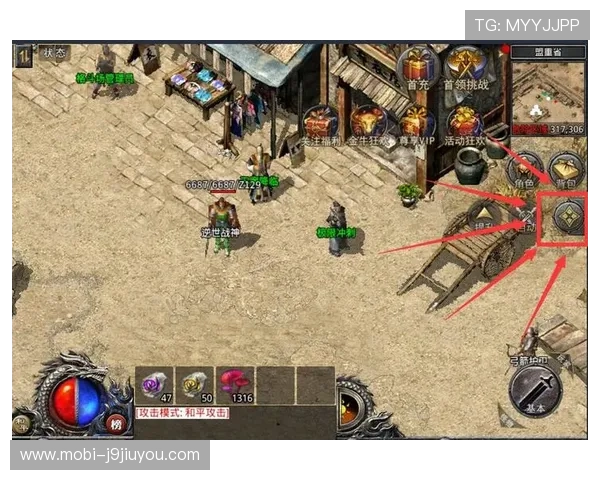Open the 角色 character panel
600x480 pixels.
pos(524,169)
